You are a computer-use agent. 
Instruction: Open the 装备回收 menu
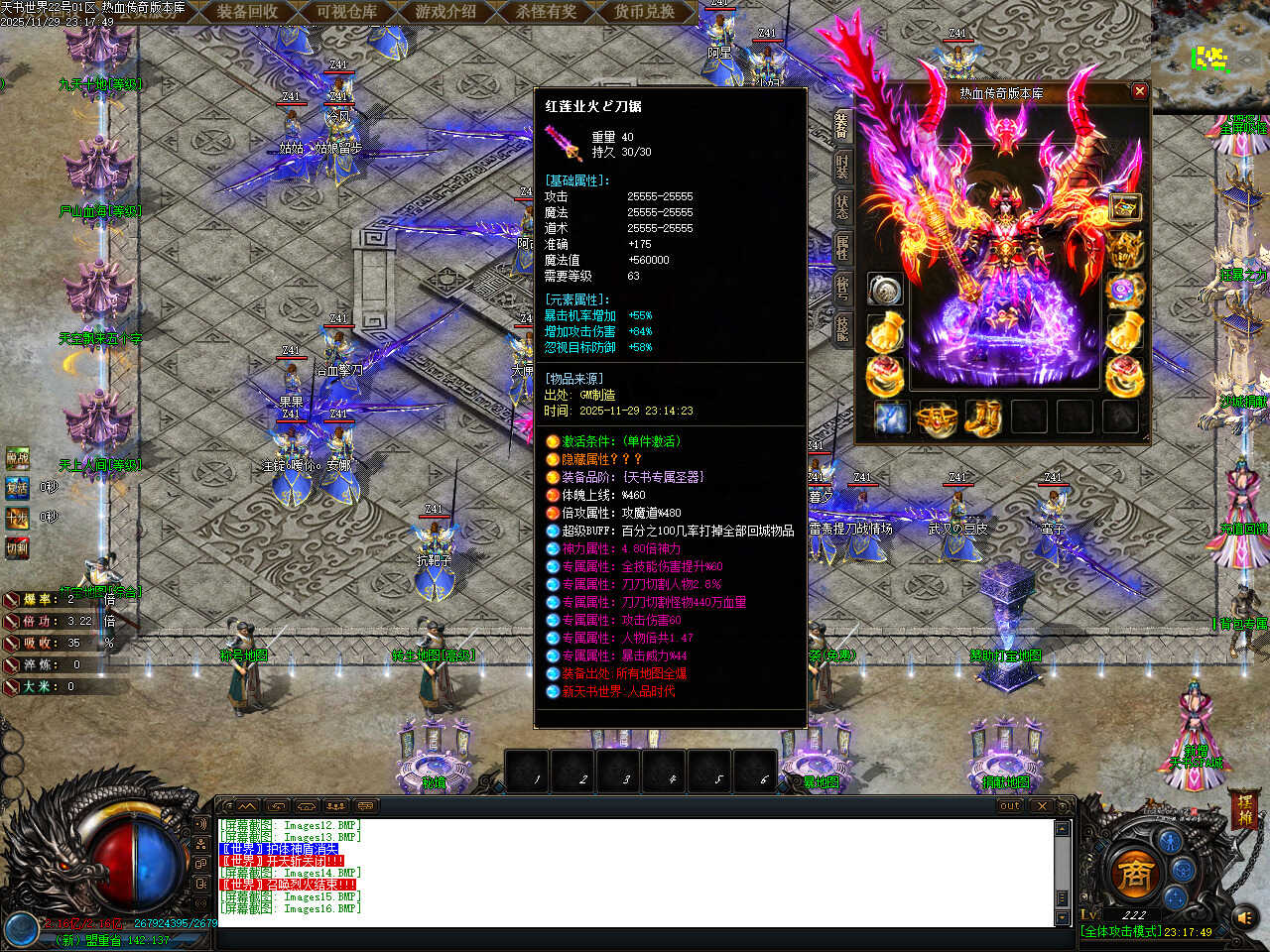click(247, 12)
